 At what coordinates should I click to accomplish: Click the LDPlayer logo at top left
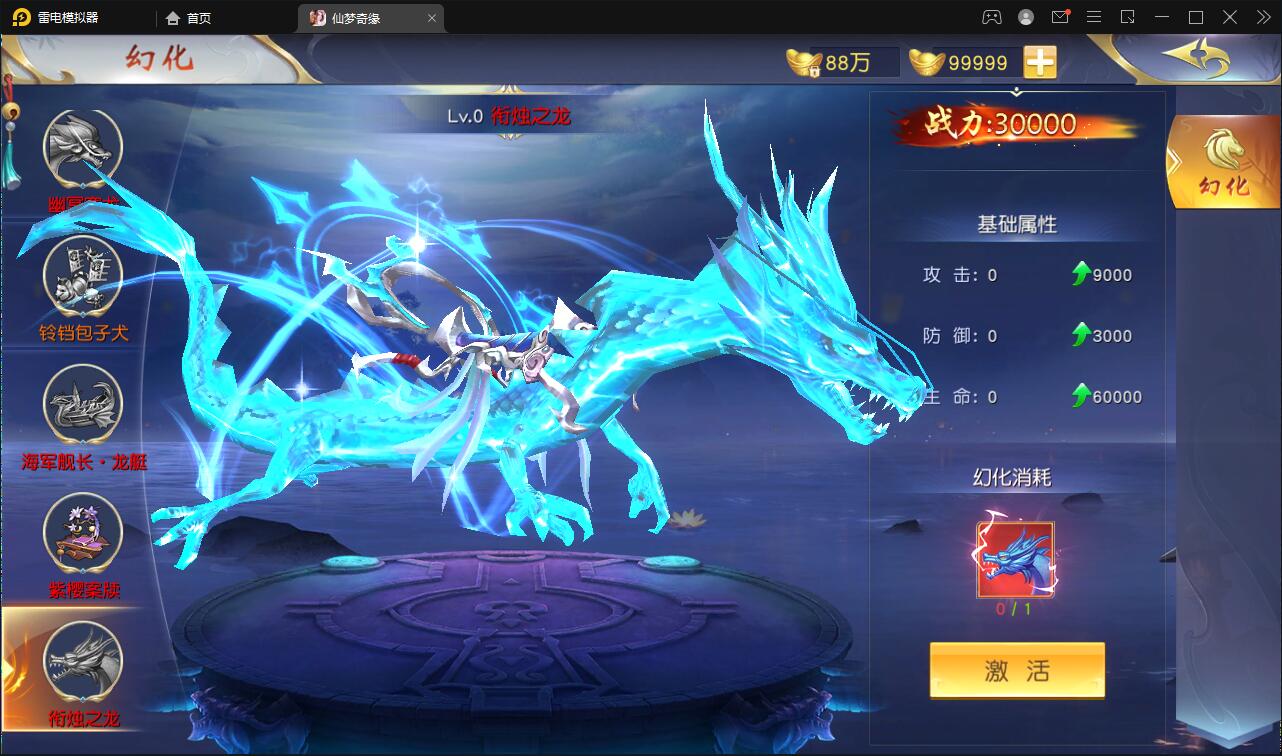(x=20, y=17)
